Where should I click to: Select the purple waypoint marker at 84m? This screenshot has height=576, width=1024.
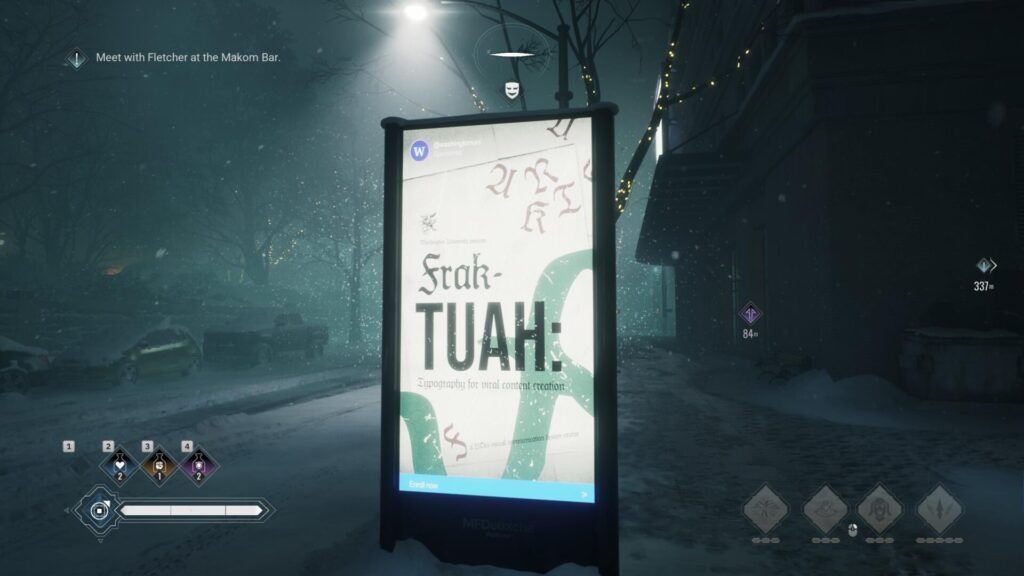(750, 314)
